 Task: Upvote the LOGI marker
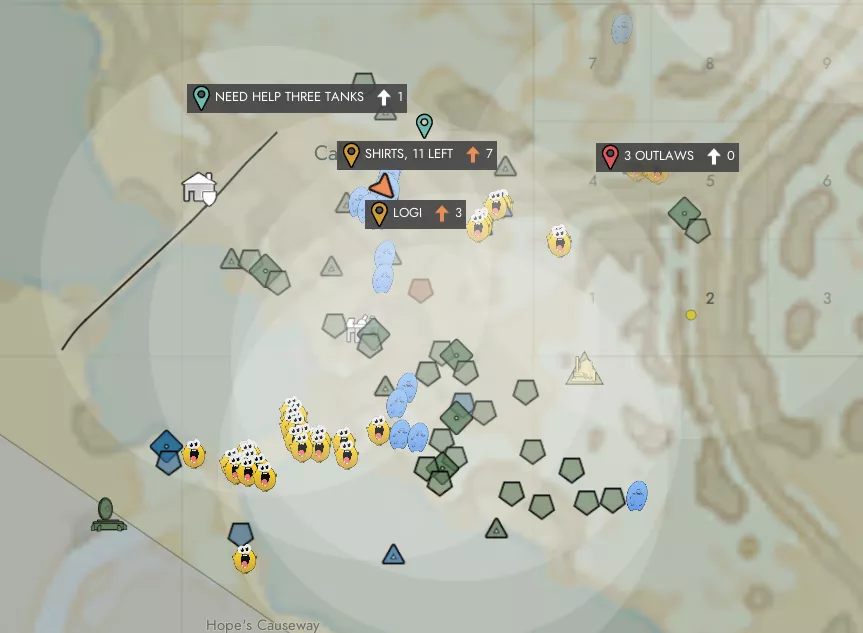442,213
